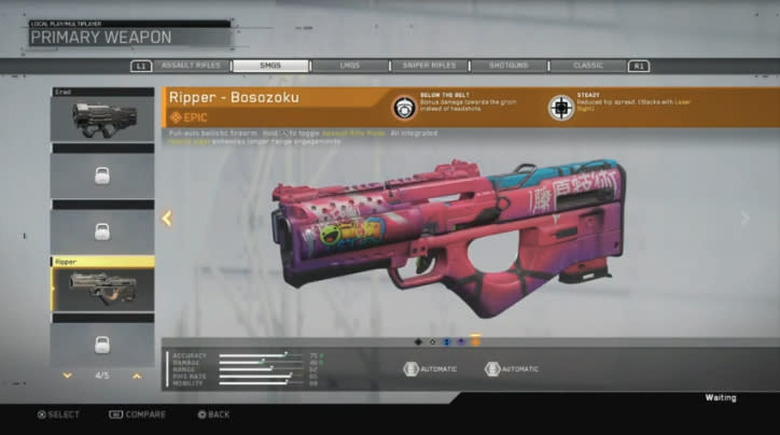
Task: Click the right arrow for next variant
Action: (744, 218)
